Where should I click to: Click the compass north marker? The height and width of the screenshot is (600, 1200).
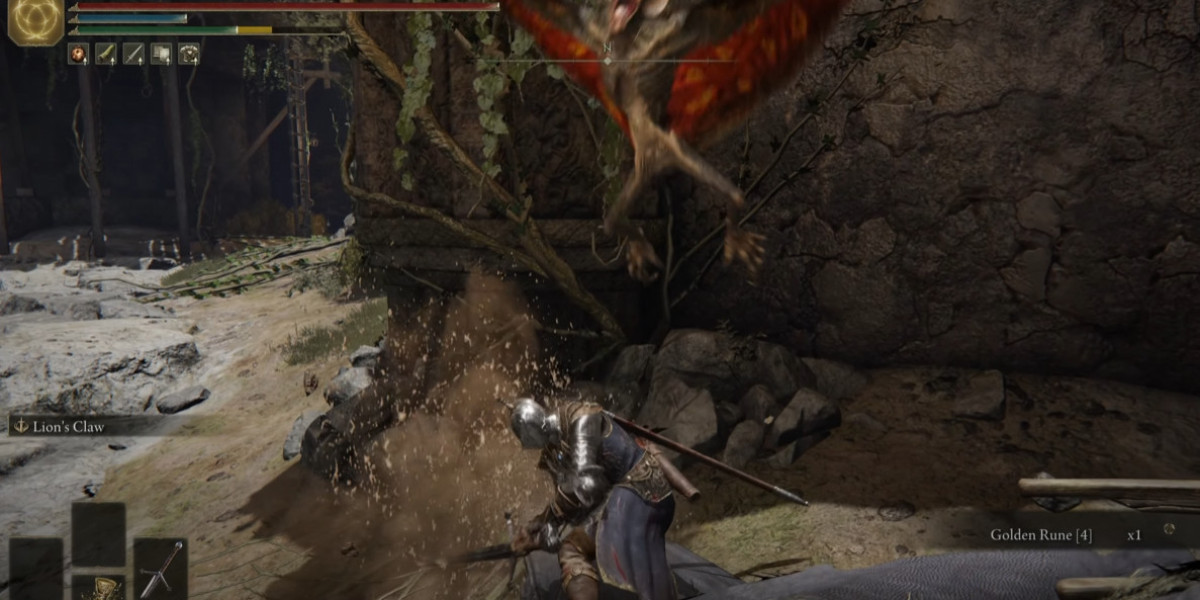coord(607,47)
